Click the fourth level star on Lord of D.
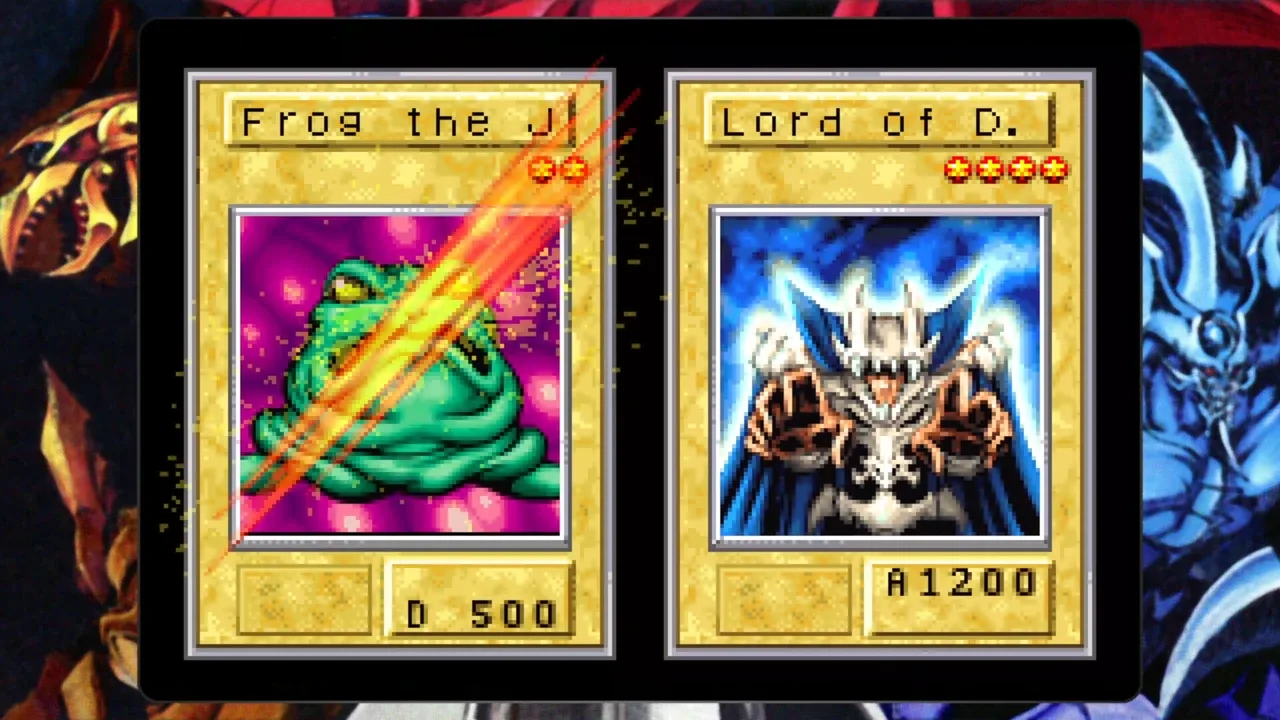 [x=1055, y=170]
